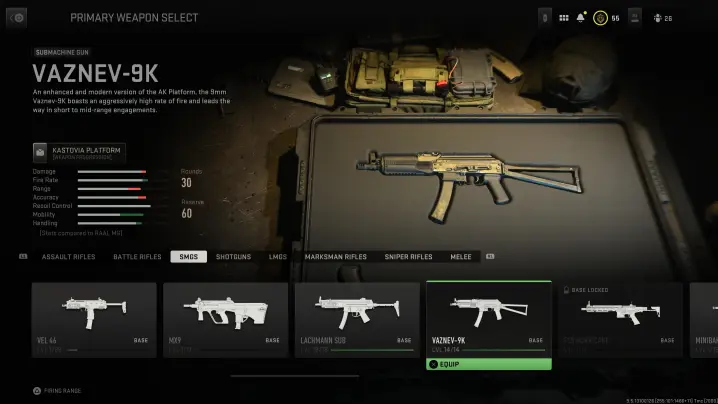Pick the Lachmann Sub weapon card
Screen dimensions: 718x404
(354, 319)
